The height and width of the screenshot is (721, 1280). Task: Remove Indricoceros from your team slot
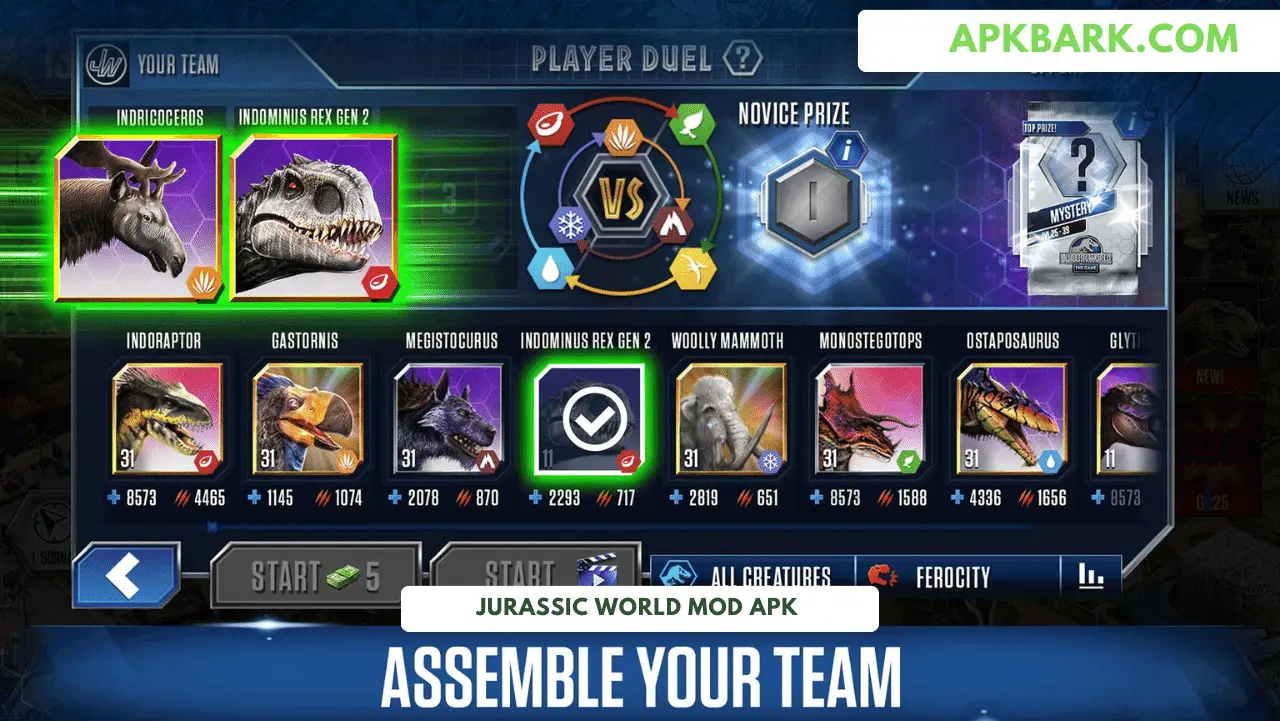[x=139, y=217]
